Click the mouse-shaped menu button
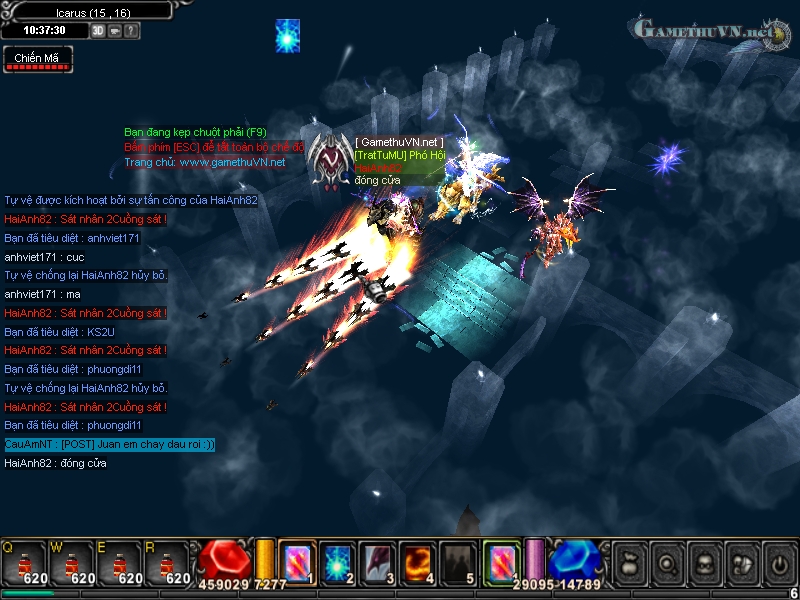This screenshot has height=600, width=800. (741, 563)
